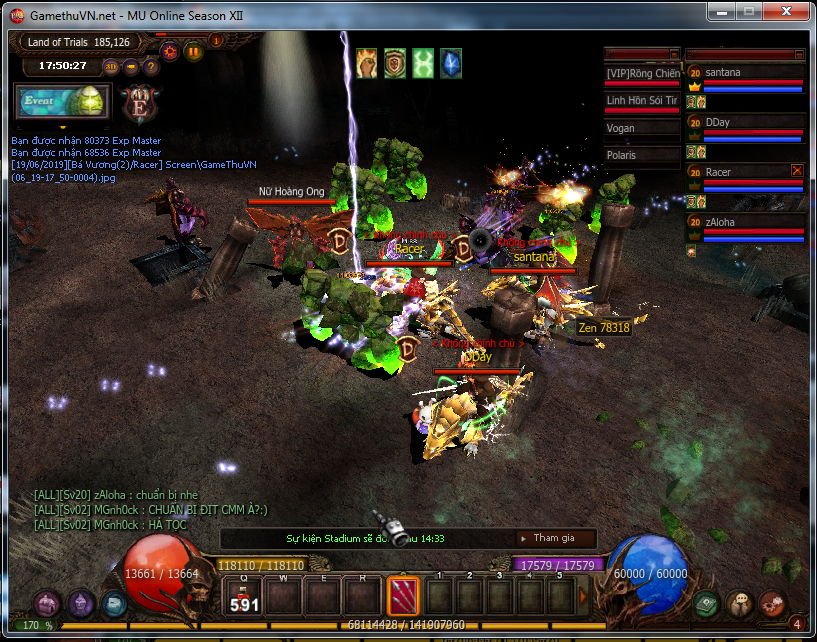This screenshot has height=642, width=817.
Task: Click the orange pause button
Action: [x=194, y=51]
